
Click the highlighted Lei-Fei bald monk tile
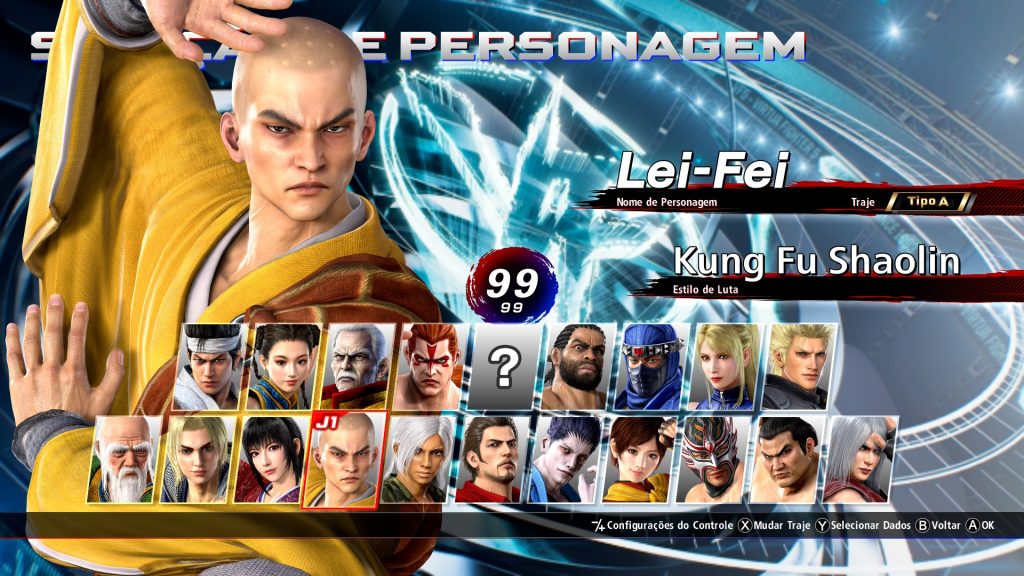[x=345, y=460]
